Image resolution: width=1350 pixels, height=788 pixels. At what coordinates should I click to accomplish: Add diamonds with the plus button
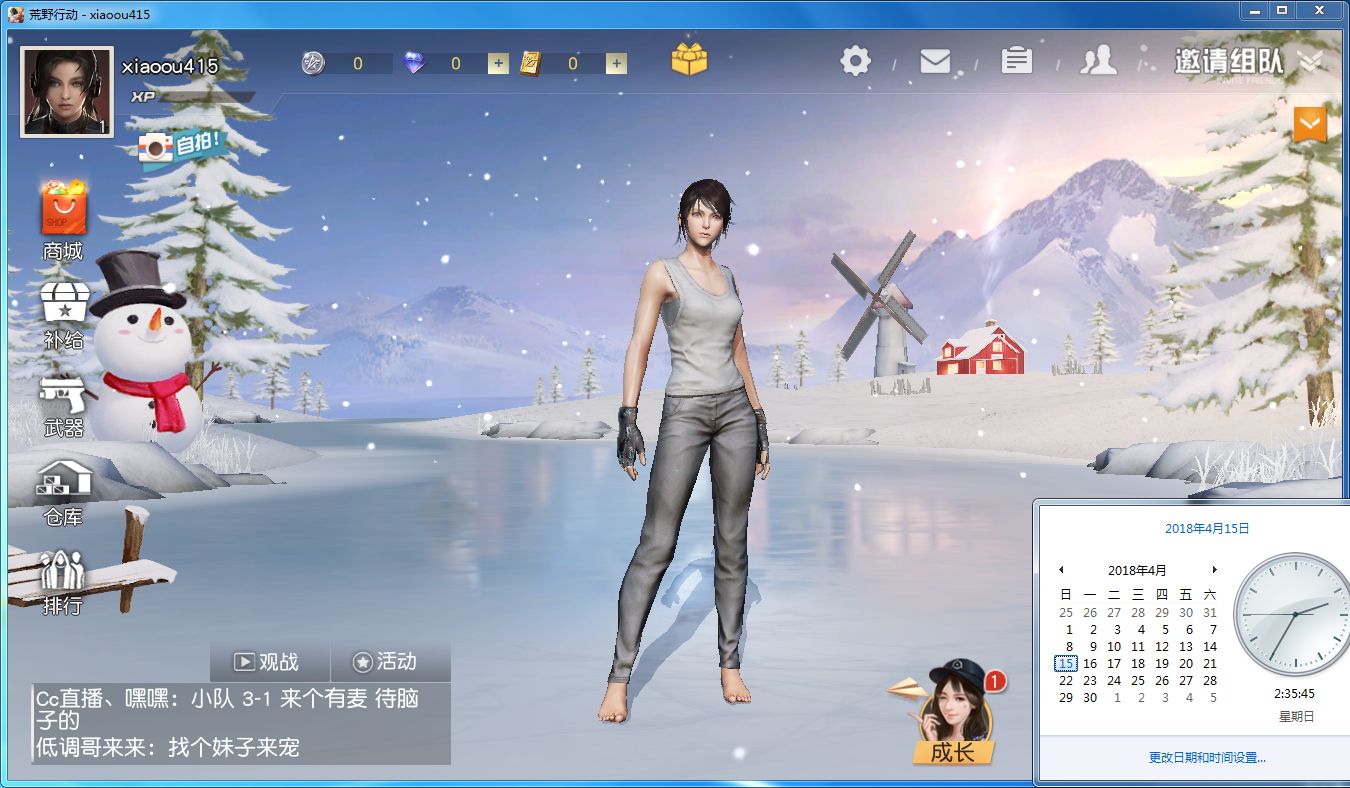click(x=498, y=64)
